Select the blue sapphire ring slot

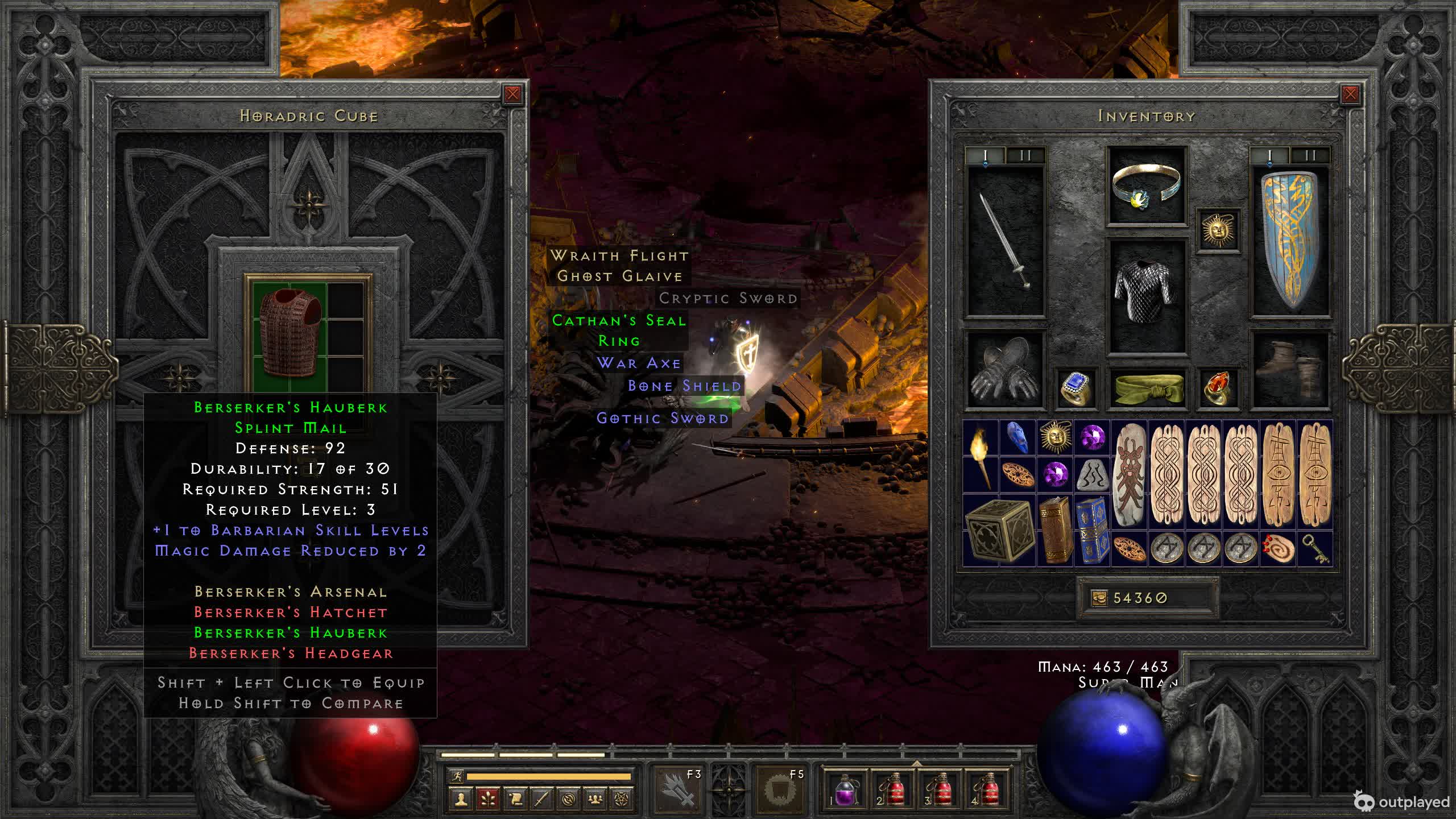point(1076,389)
